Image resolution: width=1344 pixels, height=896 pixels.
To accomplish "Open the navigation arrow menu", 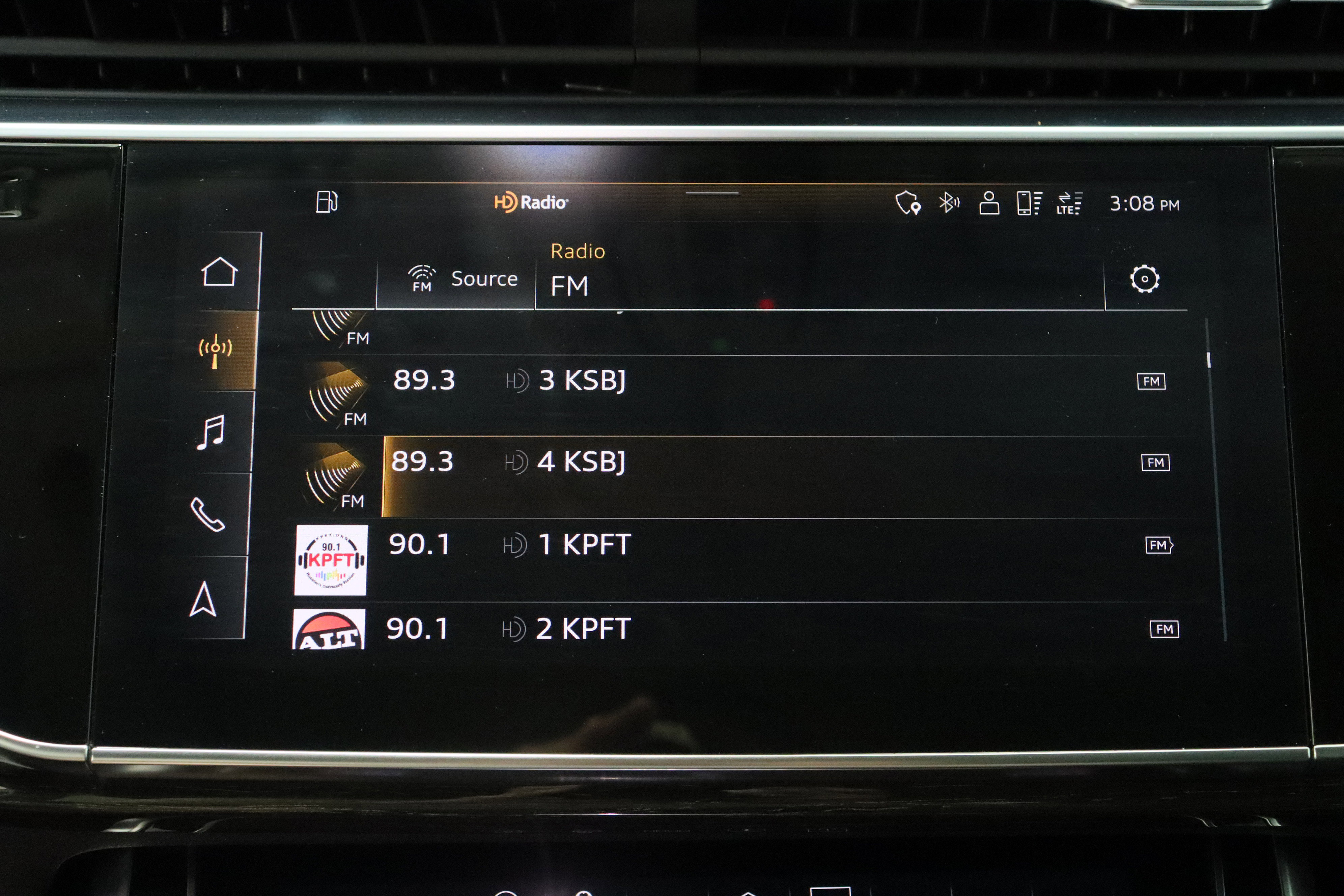I will pos(203,599).
